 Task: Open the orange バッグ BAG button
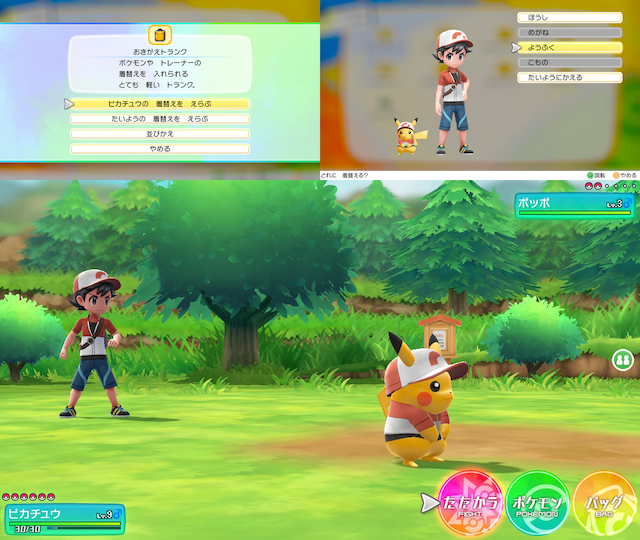point(604,501)
